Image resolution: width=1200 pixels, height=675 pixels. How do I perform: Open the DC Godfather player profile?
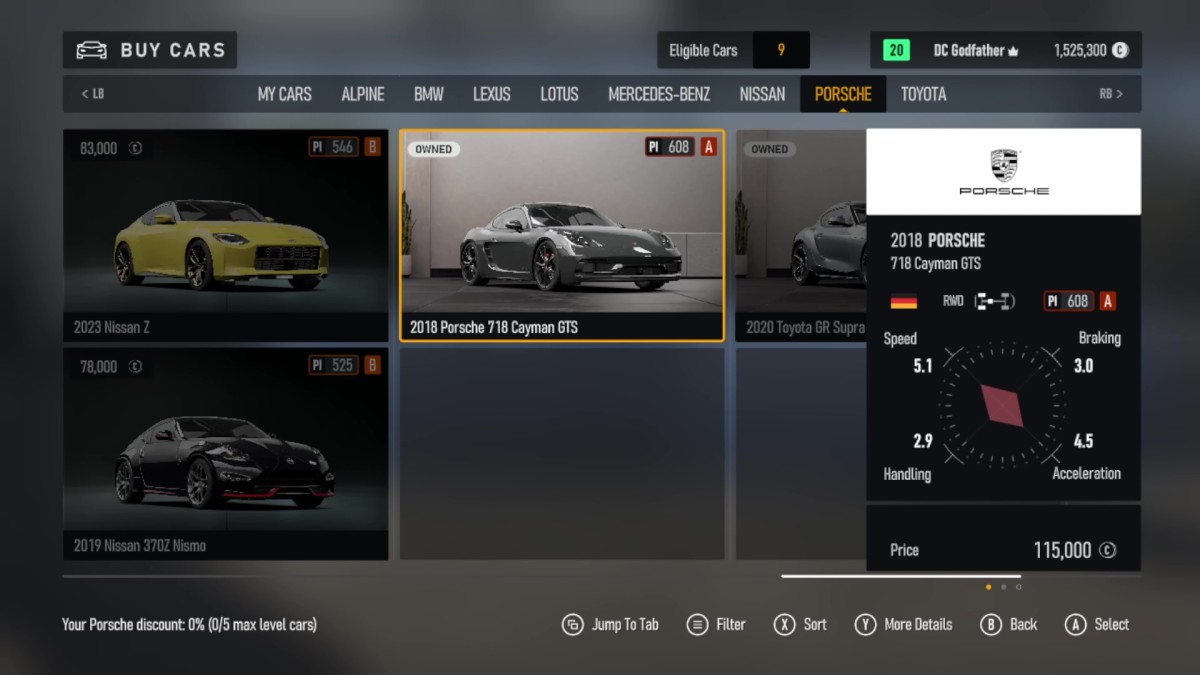(968, 50)
